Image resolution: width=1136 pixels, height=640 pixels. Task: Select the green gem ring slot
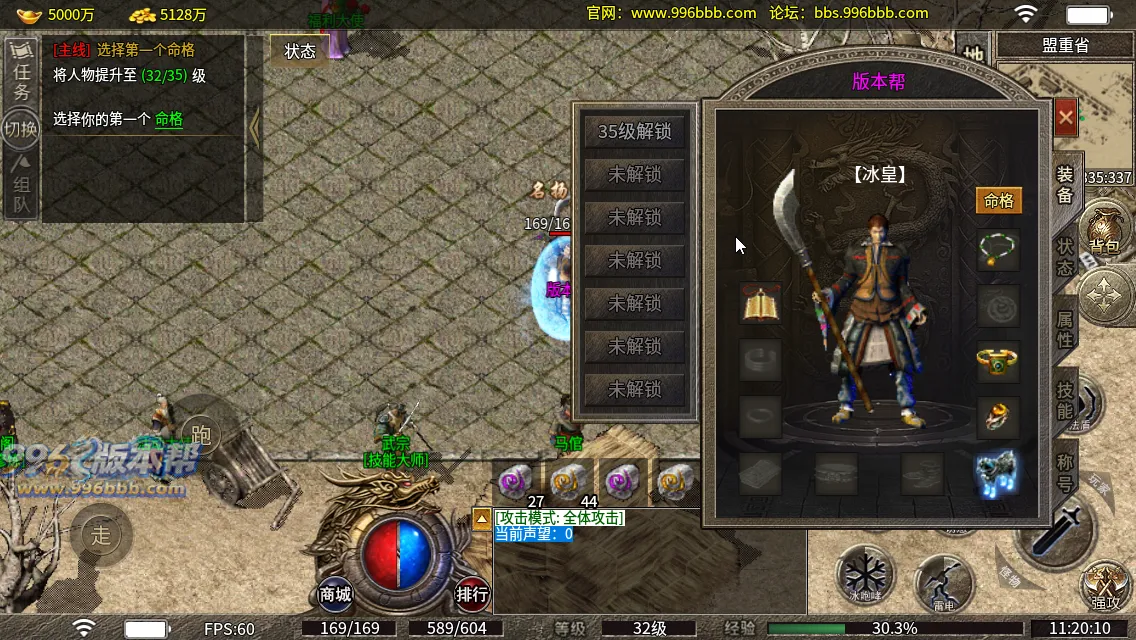tap(998, 361)
